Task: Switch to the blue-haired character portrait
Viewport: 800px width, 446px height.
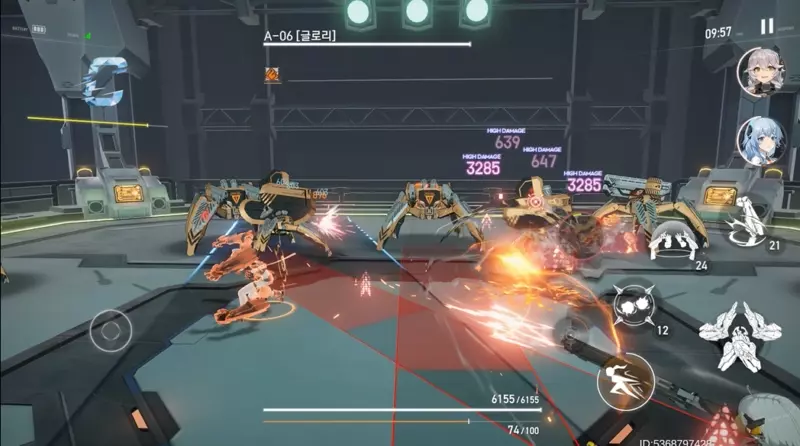Action: (x=760, y=142)
